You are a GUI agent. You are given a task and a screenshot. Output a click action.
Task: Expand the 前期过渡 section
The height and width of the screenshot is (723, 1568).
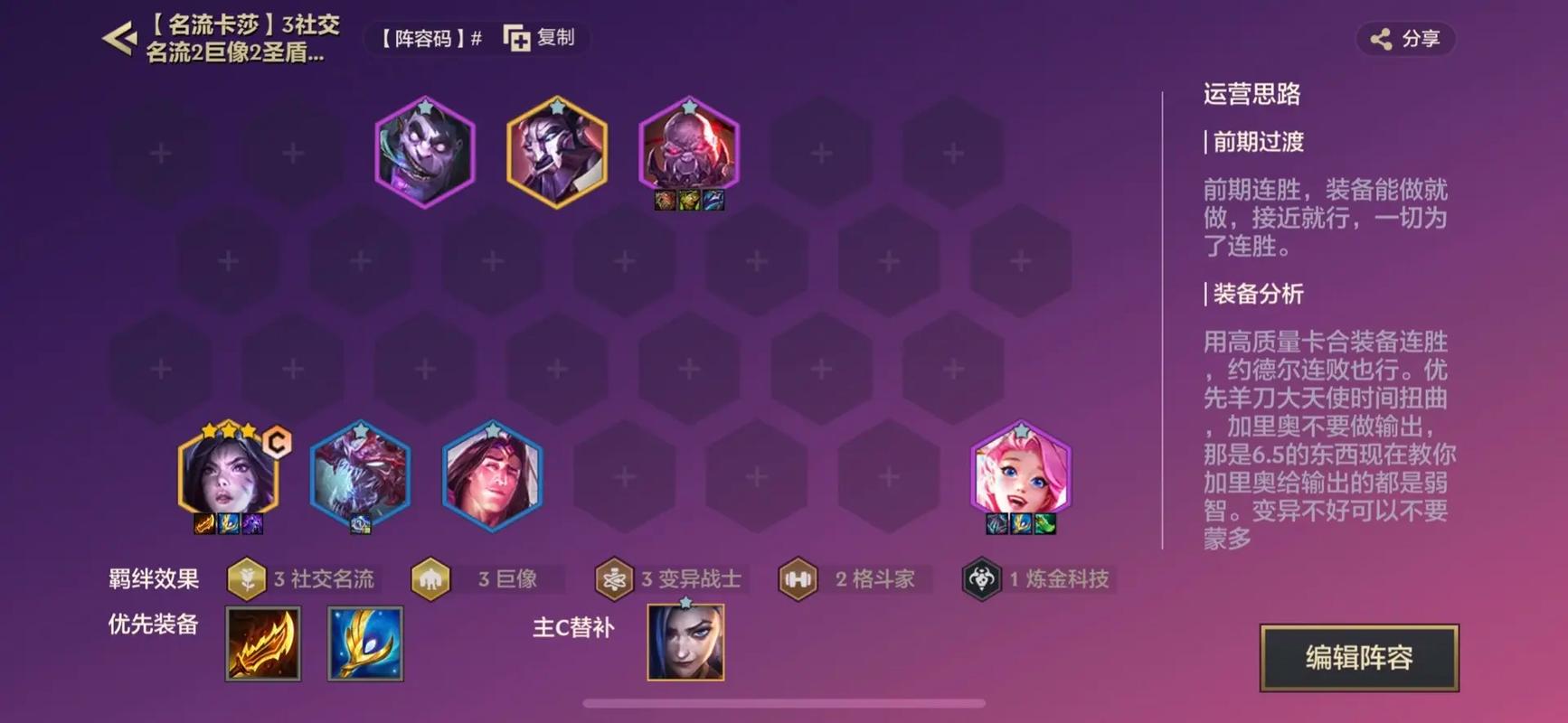pyautogui.click(x=1257, y=142)
